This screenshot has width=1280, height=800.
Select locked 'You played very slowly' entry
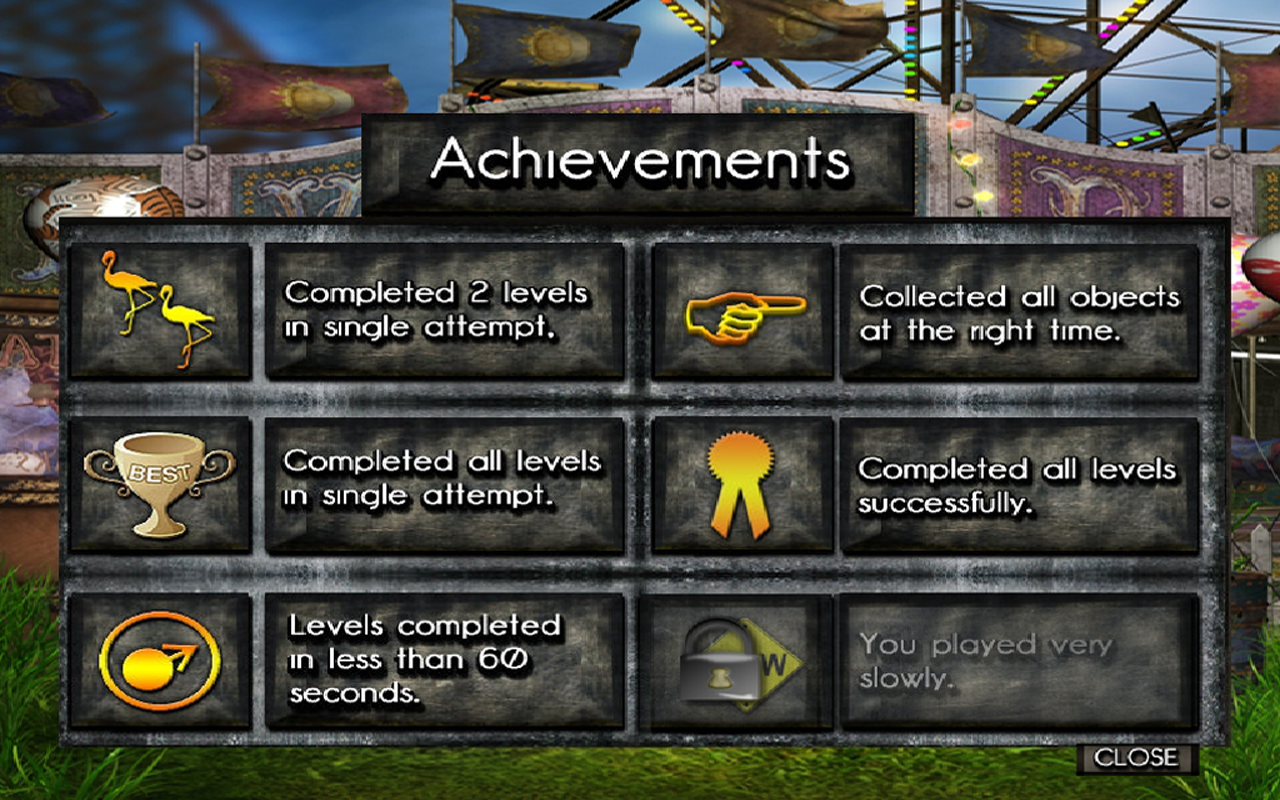point(1019,660)
